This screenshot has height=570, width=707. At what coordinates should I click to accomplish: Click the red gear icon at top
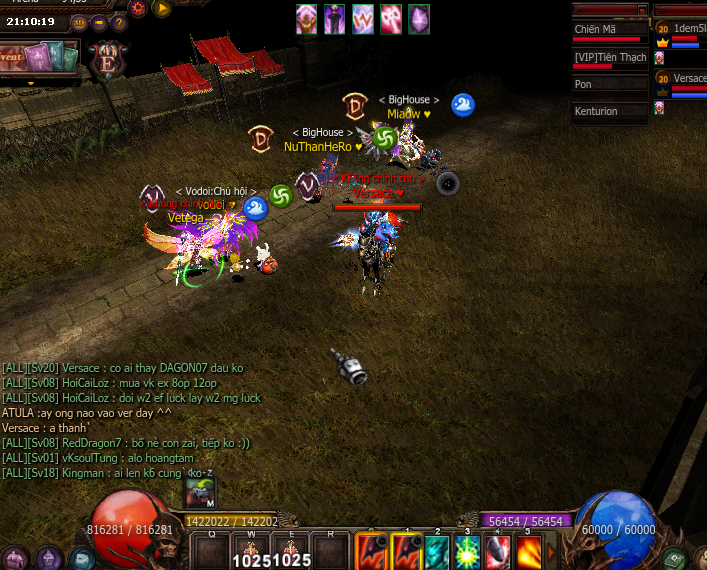[x=138, y=9]
